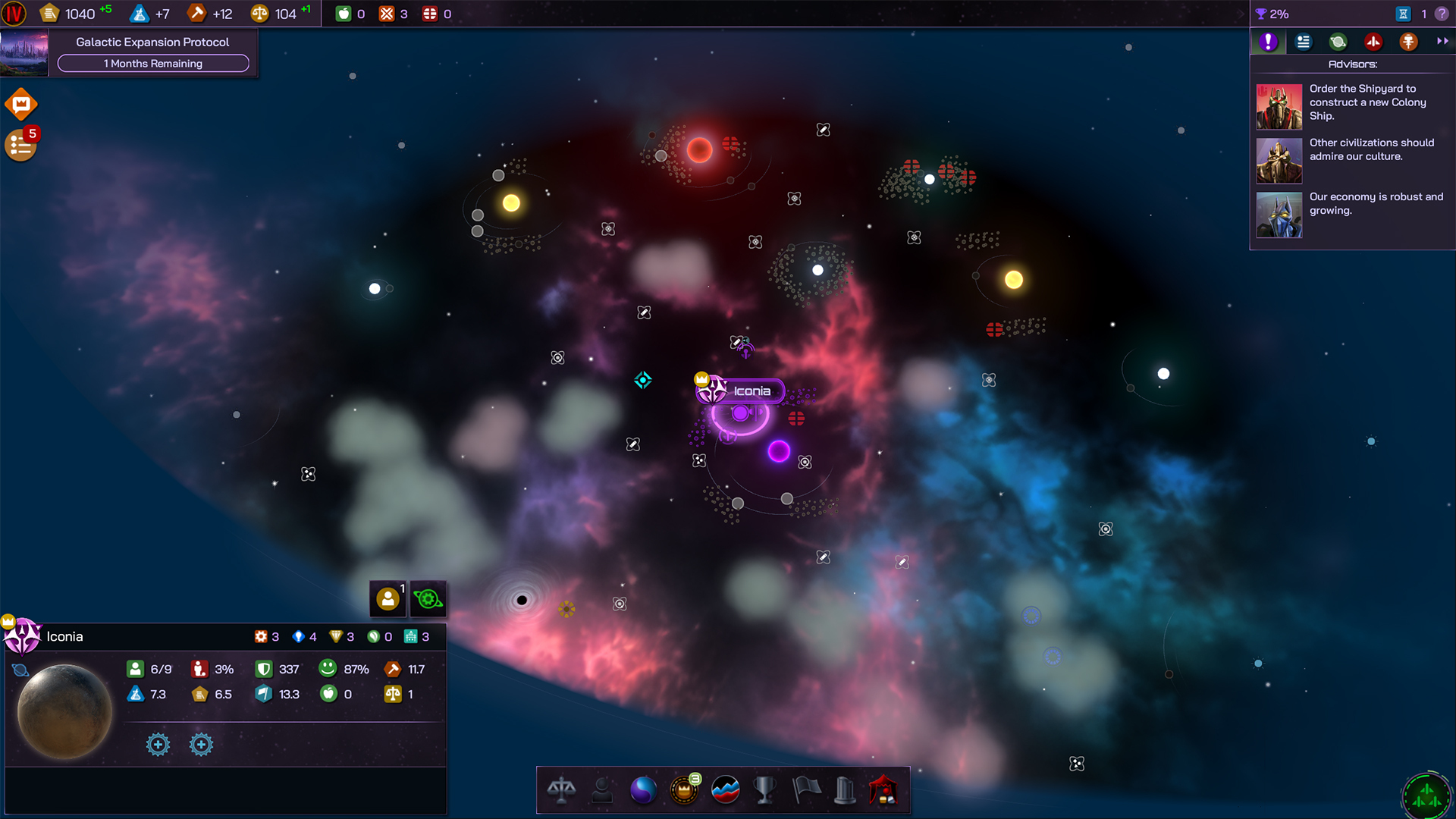Click the 2% trophy progress indicator
1456x819 pixels.
tap(1274, 13)
